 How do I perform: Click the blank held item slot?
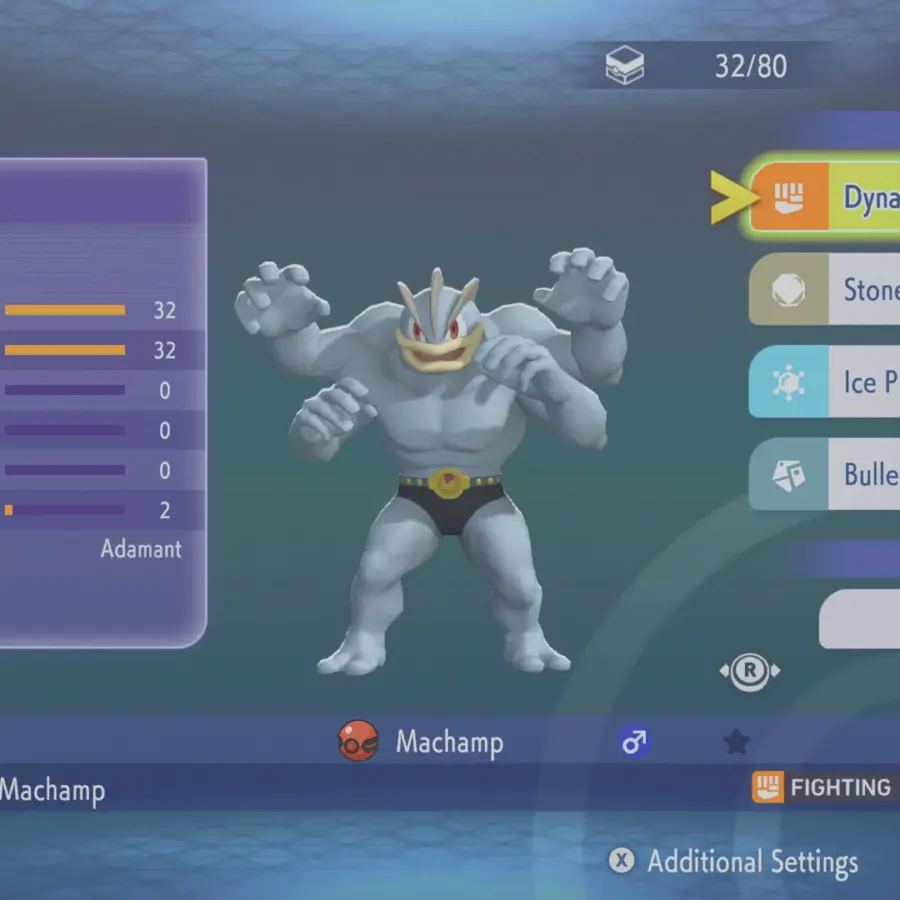pyautogui.click(x=860, y=619)
